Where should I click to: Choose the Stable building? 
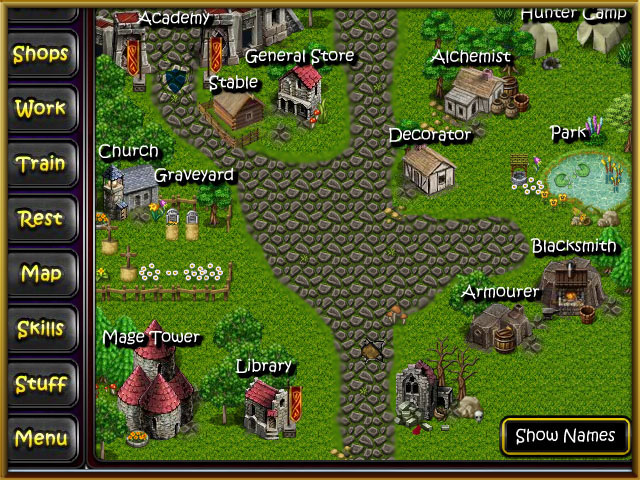pos(234,109)
